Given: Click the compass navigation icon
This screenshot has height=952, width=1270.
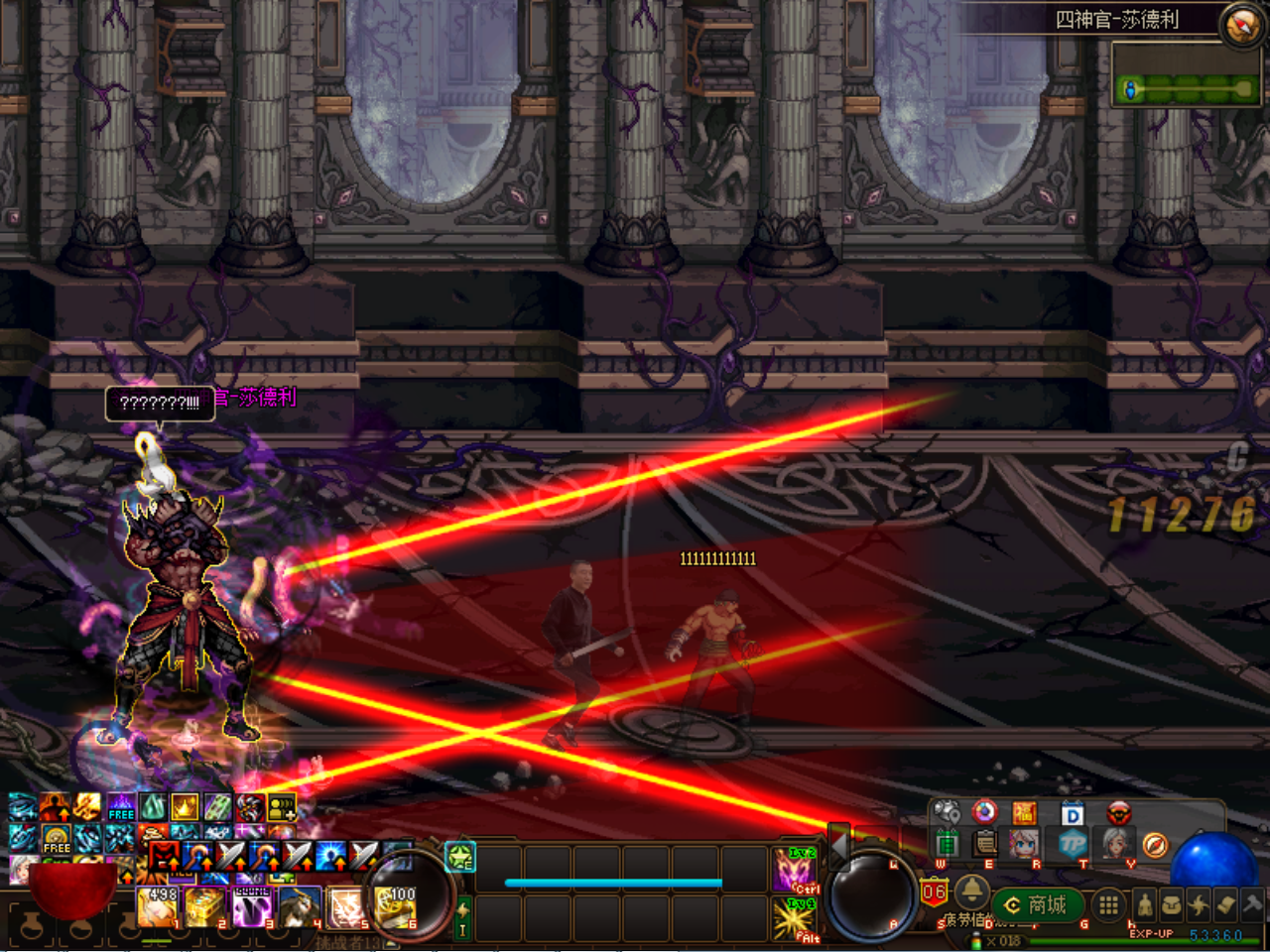Looking at the screenshot, I should pyautogui.click(x=1156, y=845).
